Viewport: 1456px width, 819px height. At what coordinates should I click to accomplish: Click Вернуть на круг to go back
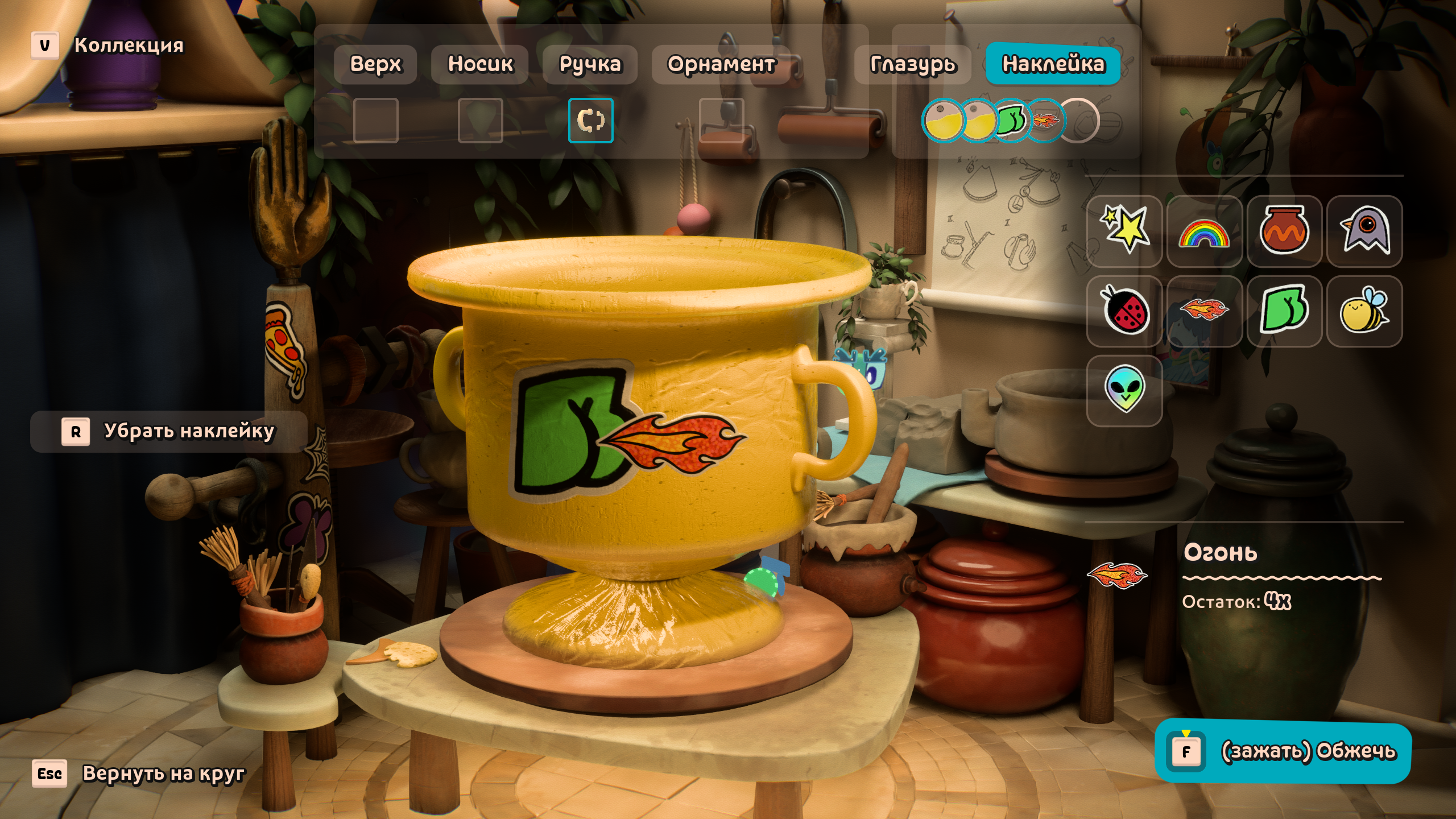click(x=139, y=773)
